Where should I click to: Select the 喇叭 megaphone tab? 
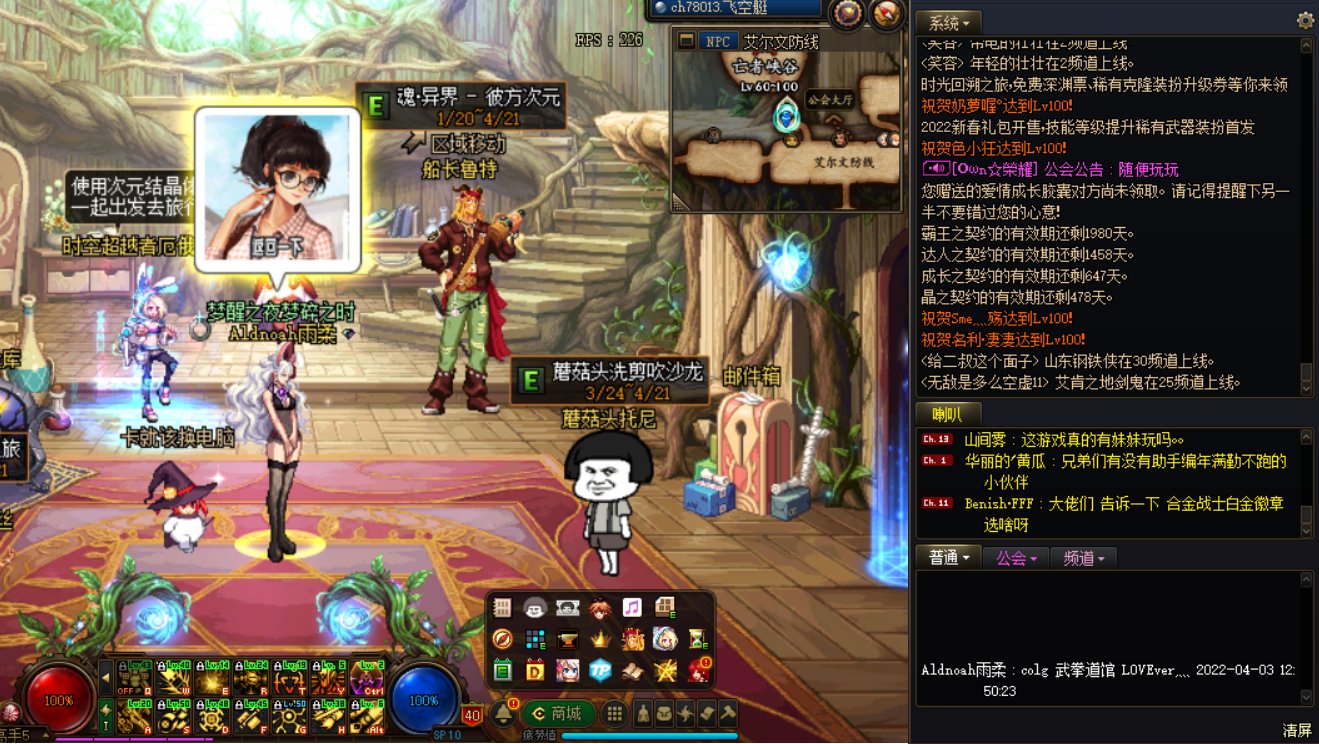[x=947, y=414]
